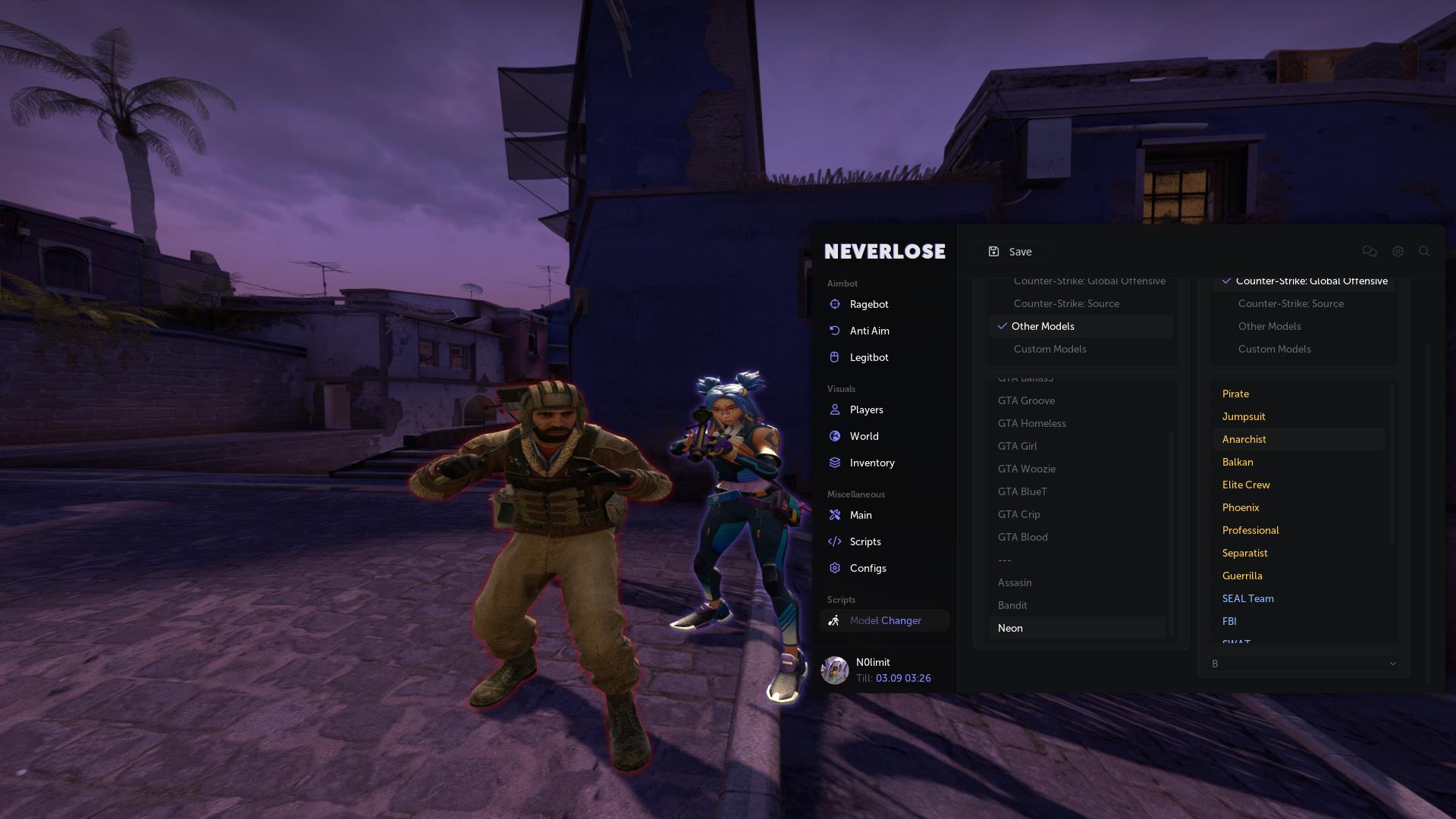Click the Scripts code icon

click(x=835, y=541)
